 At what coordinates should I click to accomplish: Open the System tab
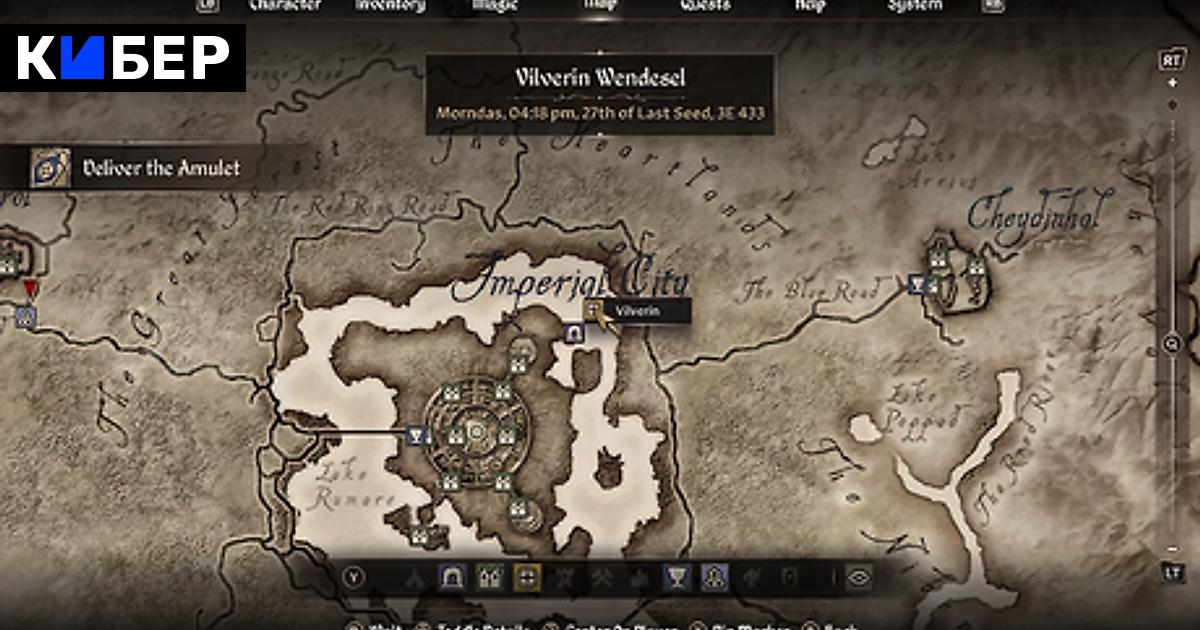pos(915,5)
